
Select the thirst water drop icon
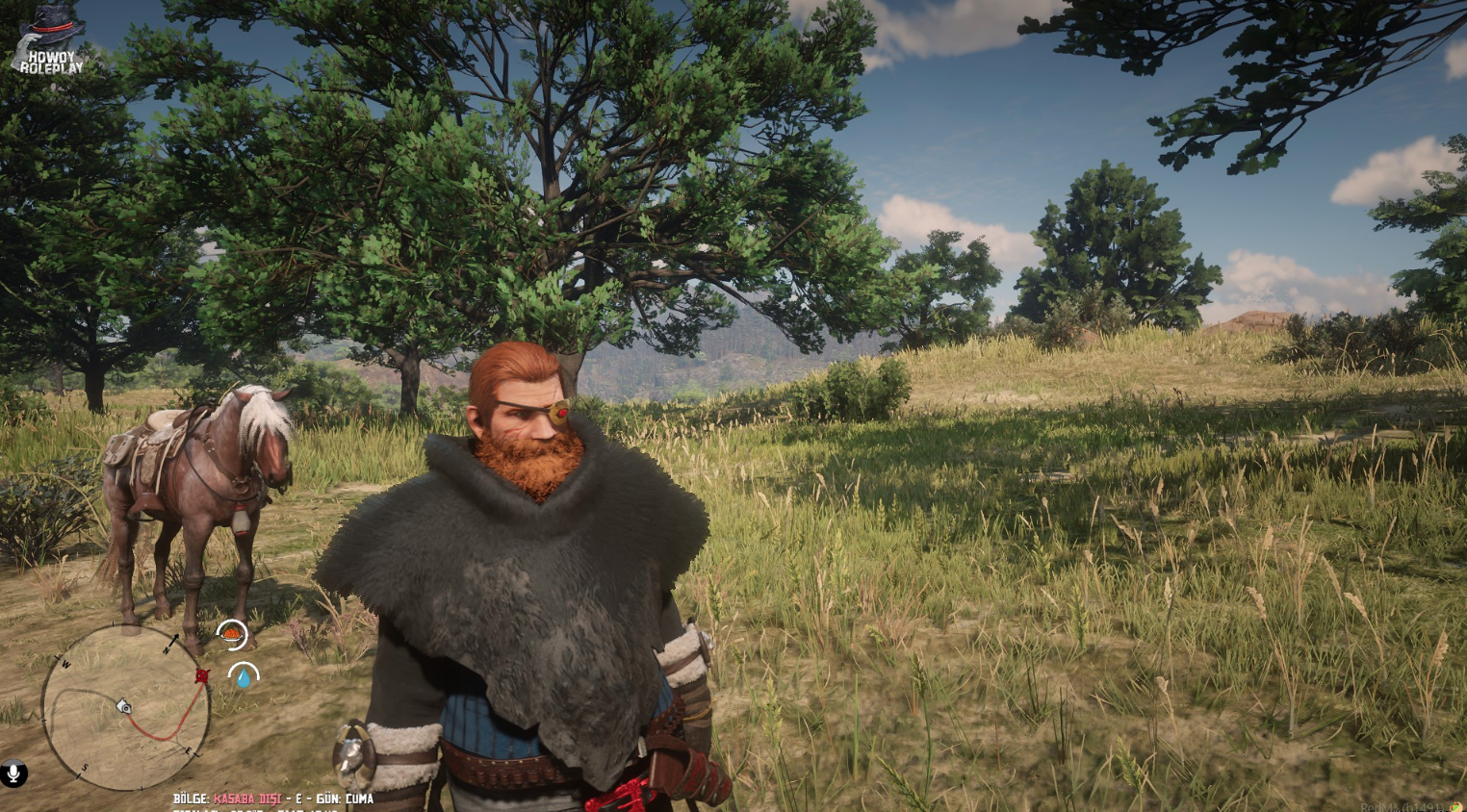coord(244,677)
